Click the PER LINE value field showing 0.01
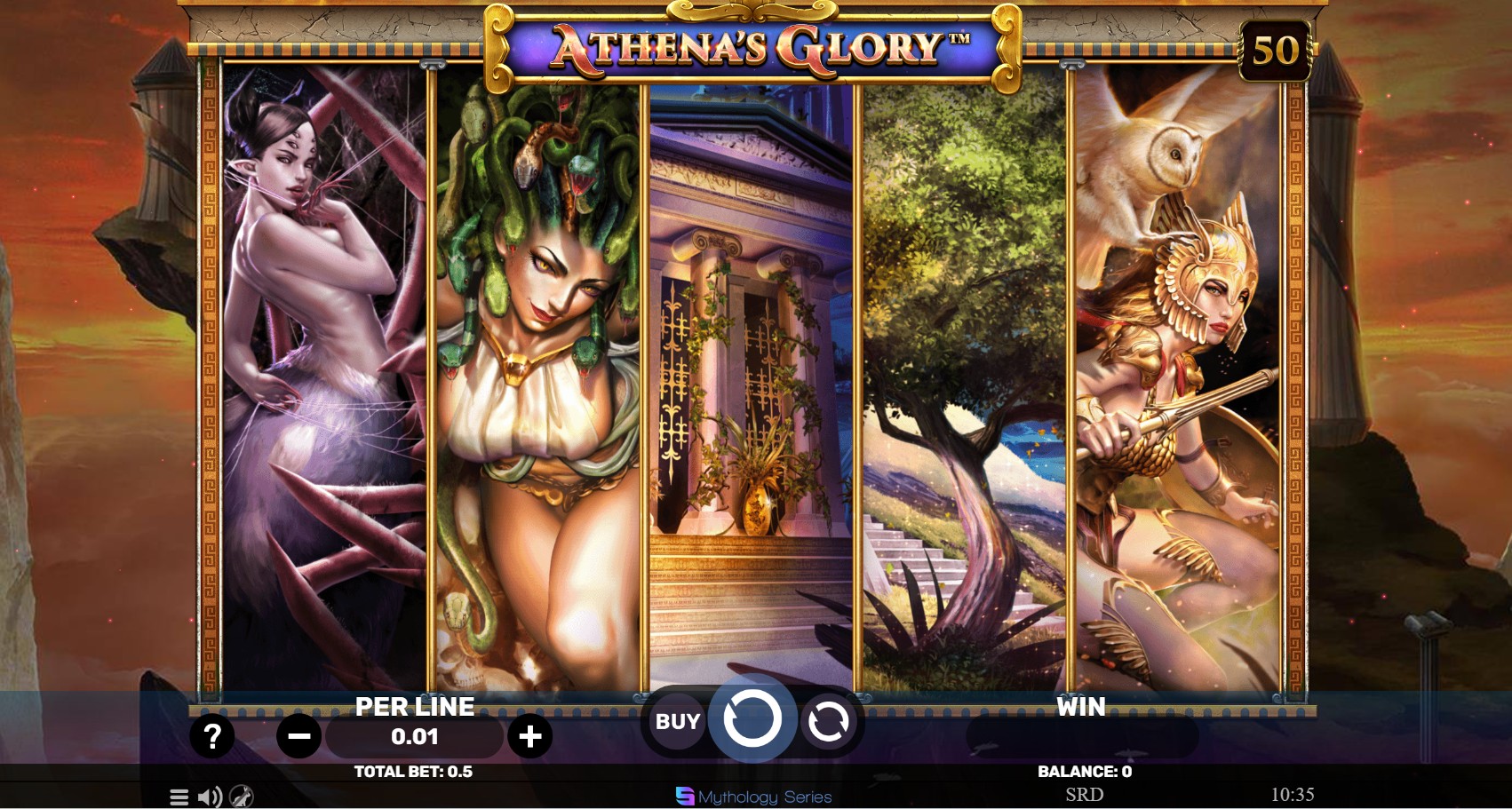Screen dimensions: 1512x809 tap(414, 735)
